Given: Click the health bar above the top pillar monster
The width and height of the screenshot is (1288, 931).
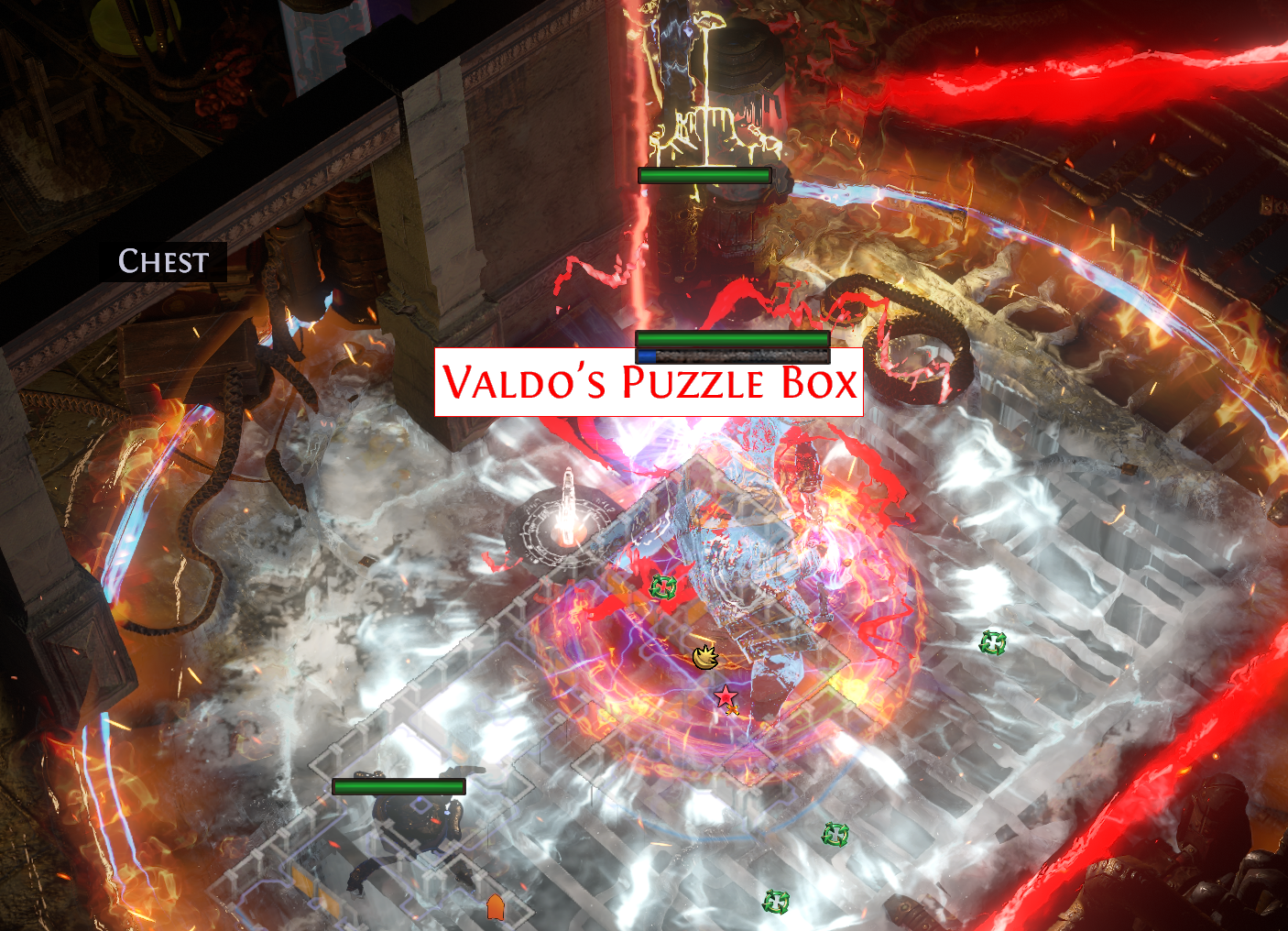Looking at the screenshot, I should [x=704, y=174].
